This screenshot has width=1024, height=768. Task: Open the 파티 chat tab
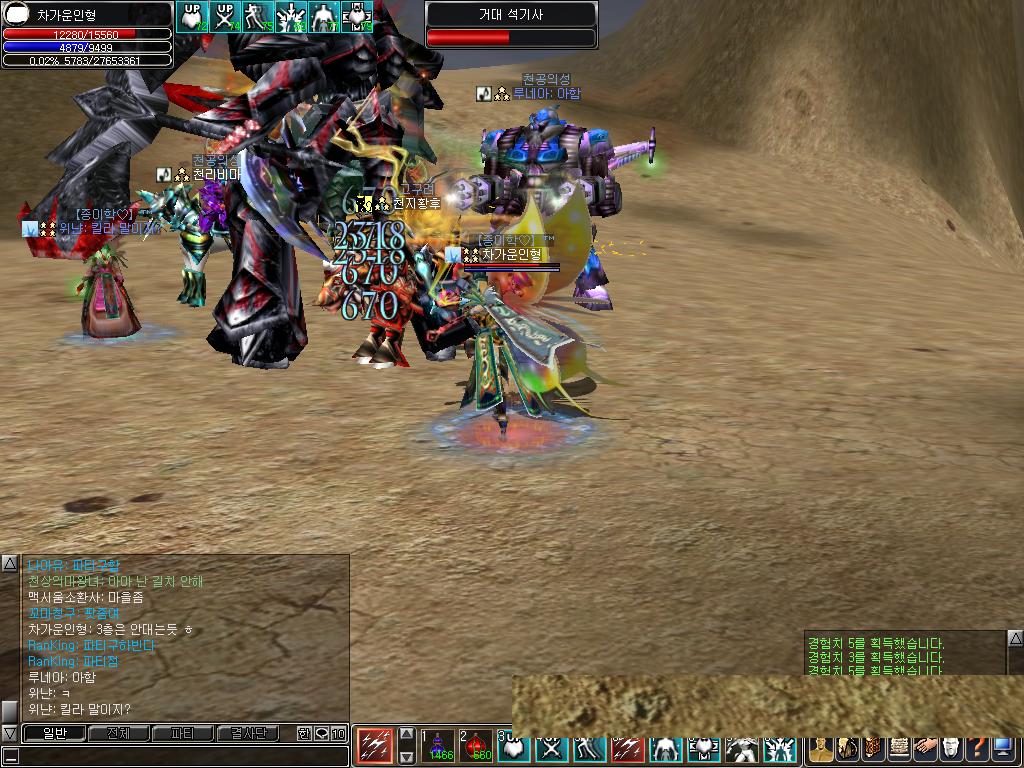pyautogui.click(x=183, y=733)
